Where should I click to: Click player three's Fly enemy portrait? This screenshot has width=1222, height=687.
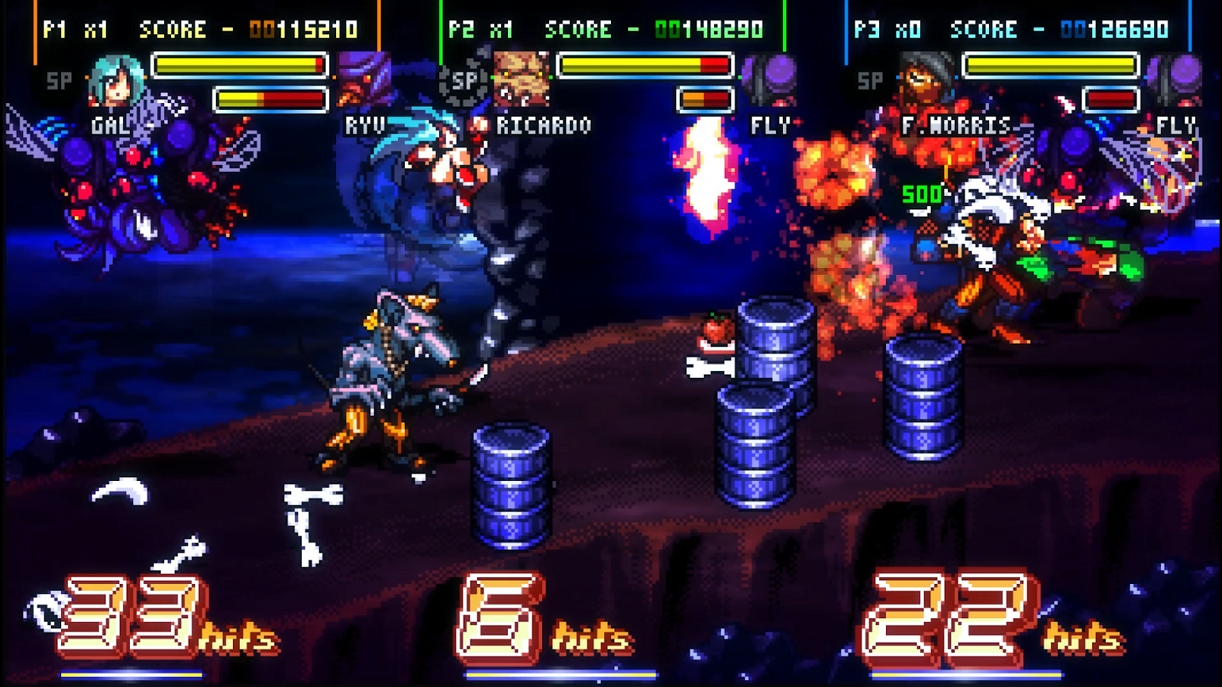[x=1176, y=80]
